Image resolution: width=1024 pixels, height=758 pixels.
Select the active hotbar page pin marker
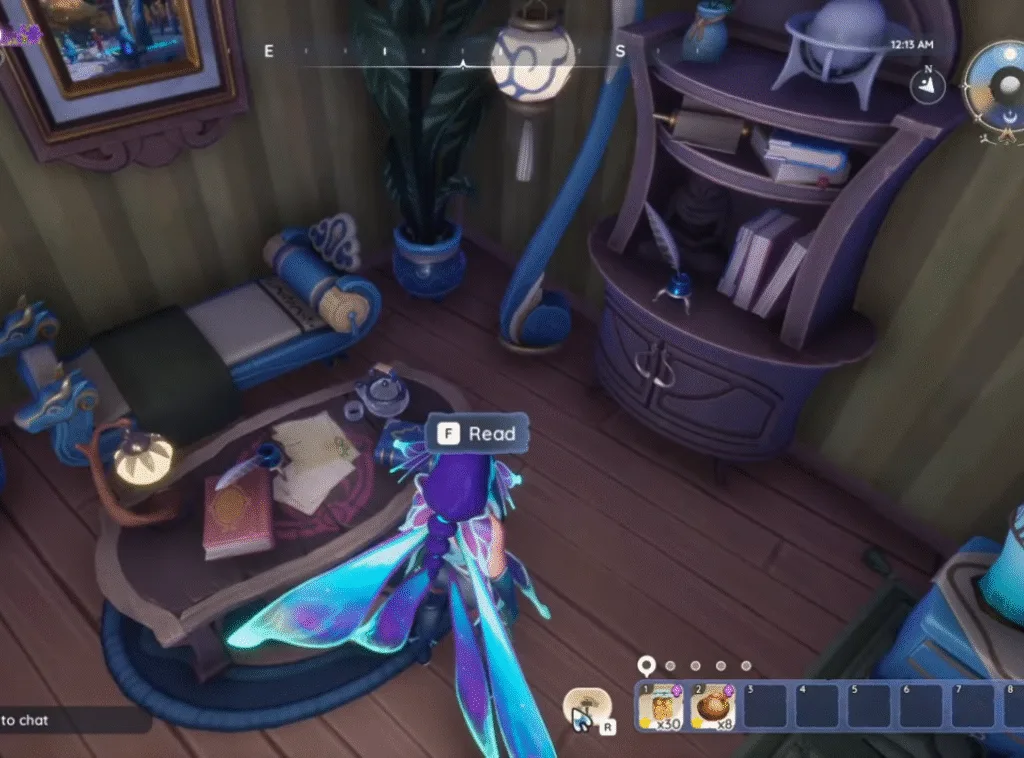[x=647, y=665]
